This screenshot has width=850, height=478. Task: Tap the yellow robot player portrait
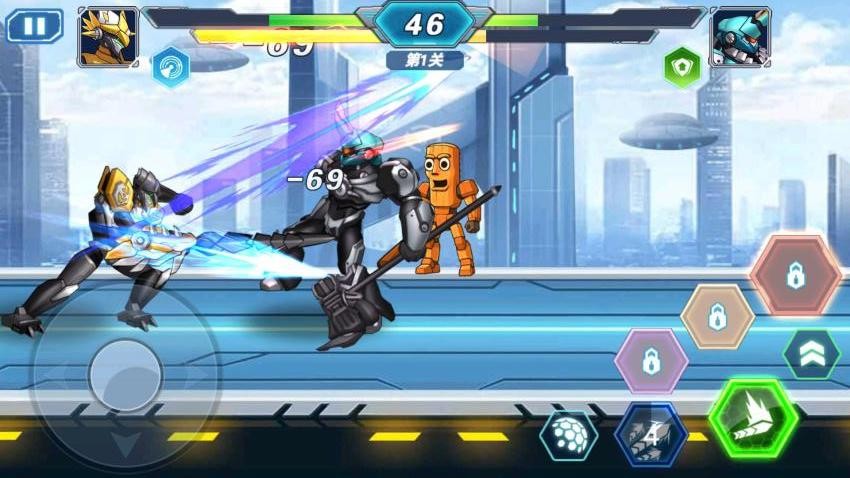point(108,37)
